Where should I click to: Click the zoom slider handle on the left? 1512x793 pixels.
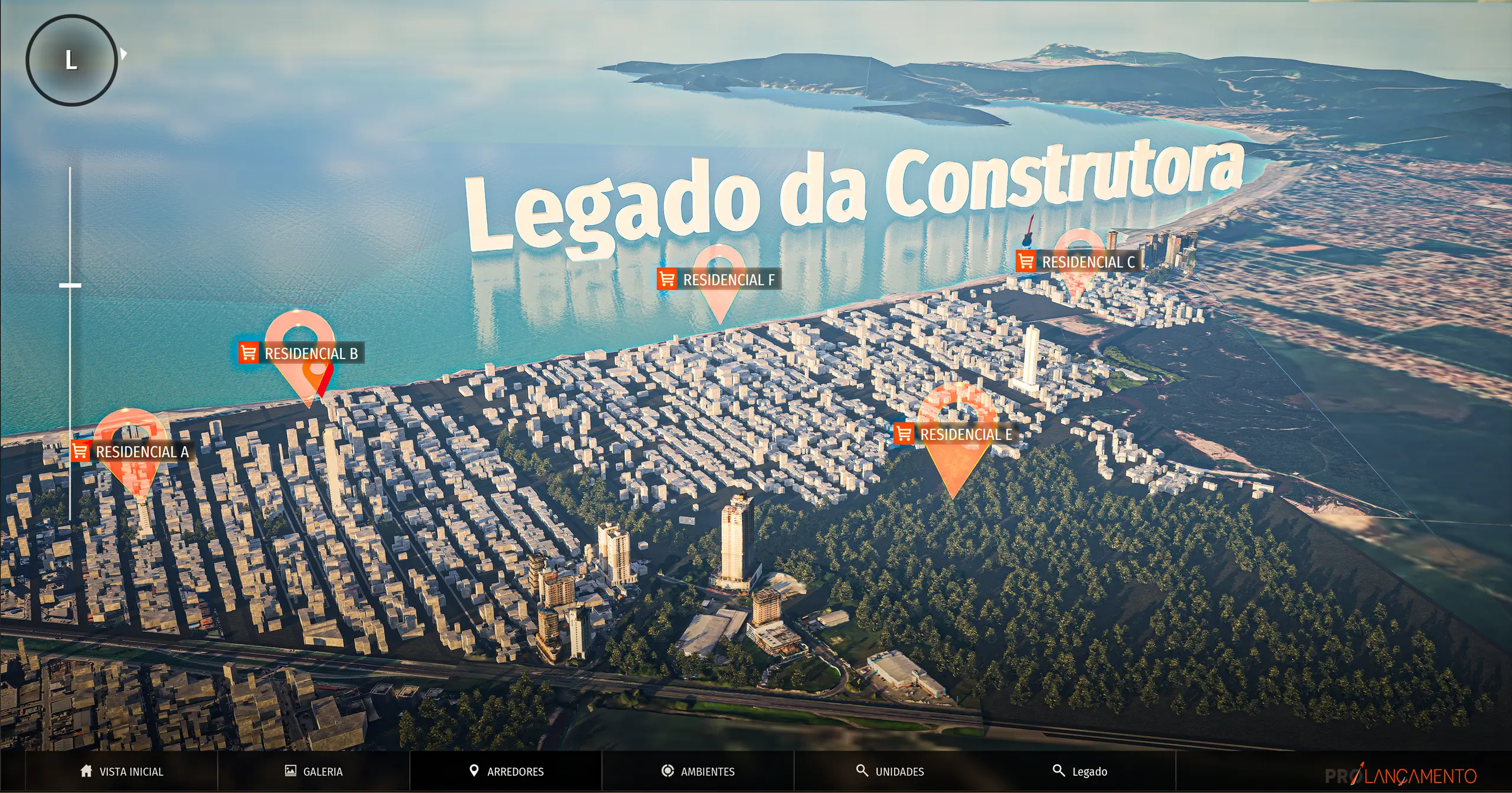pyautogui.click(x=70, y=285)
